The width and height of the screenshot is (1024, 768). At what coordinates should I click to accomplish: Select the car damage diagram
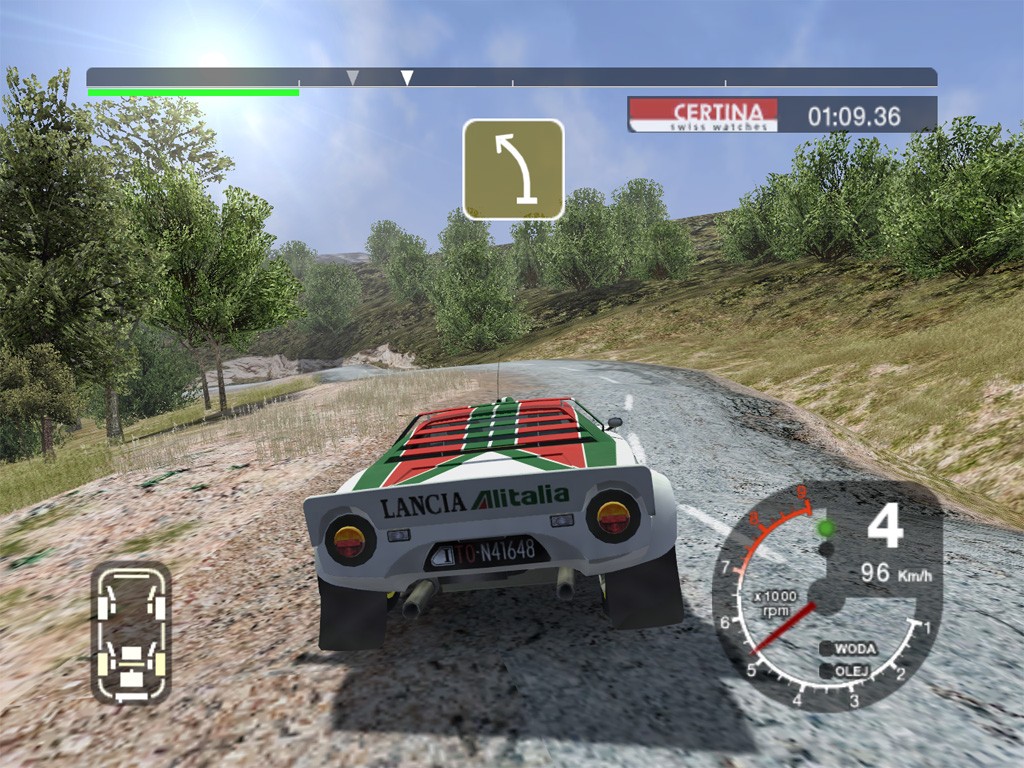click(x=131, y=632)
